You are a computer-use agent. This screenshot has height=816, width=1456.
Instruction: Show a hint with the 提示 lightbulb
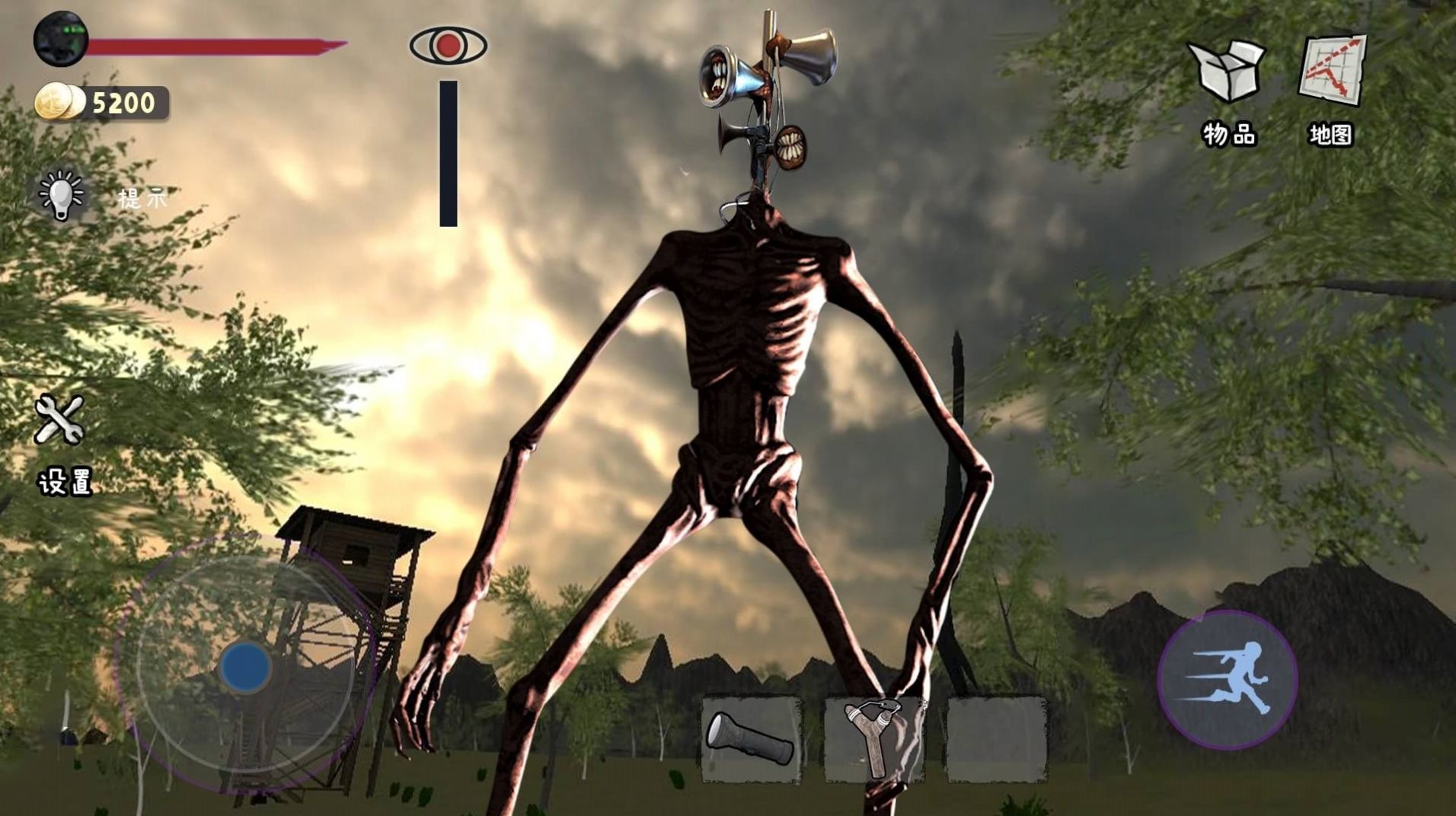62,195
